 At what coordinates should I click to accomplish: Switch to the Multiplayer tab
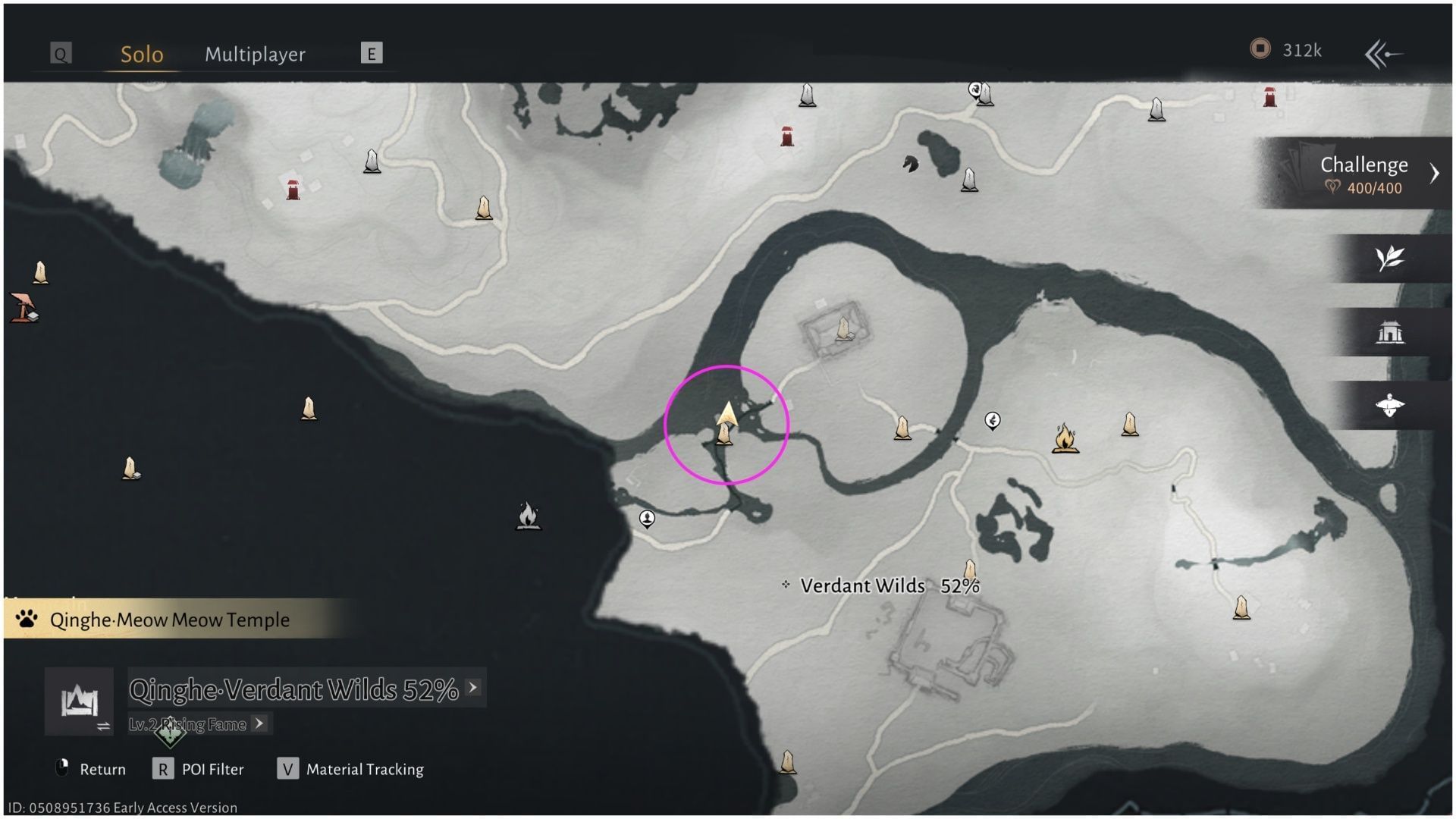pyautogui.click(x=255, y=54)
